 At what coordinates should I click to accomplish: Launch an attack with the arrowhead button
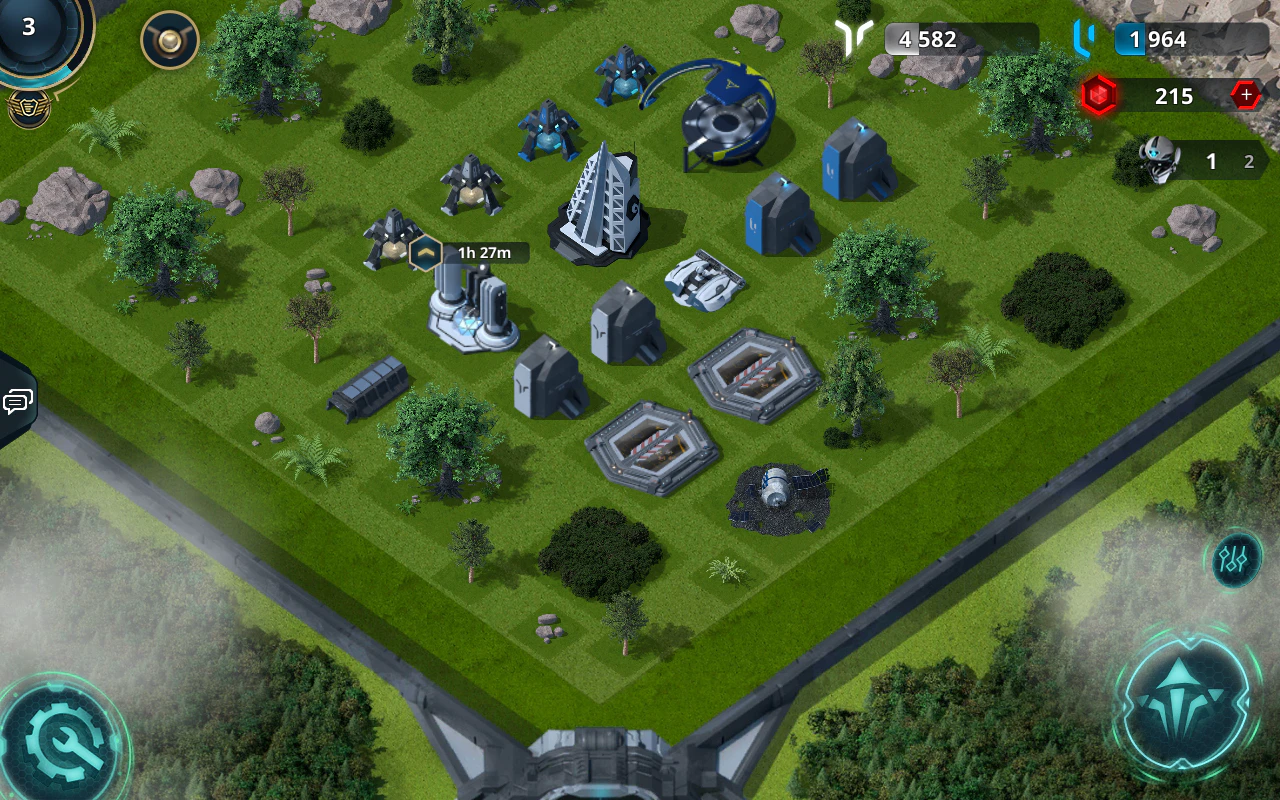click(1187, 697)
